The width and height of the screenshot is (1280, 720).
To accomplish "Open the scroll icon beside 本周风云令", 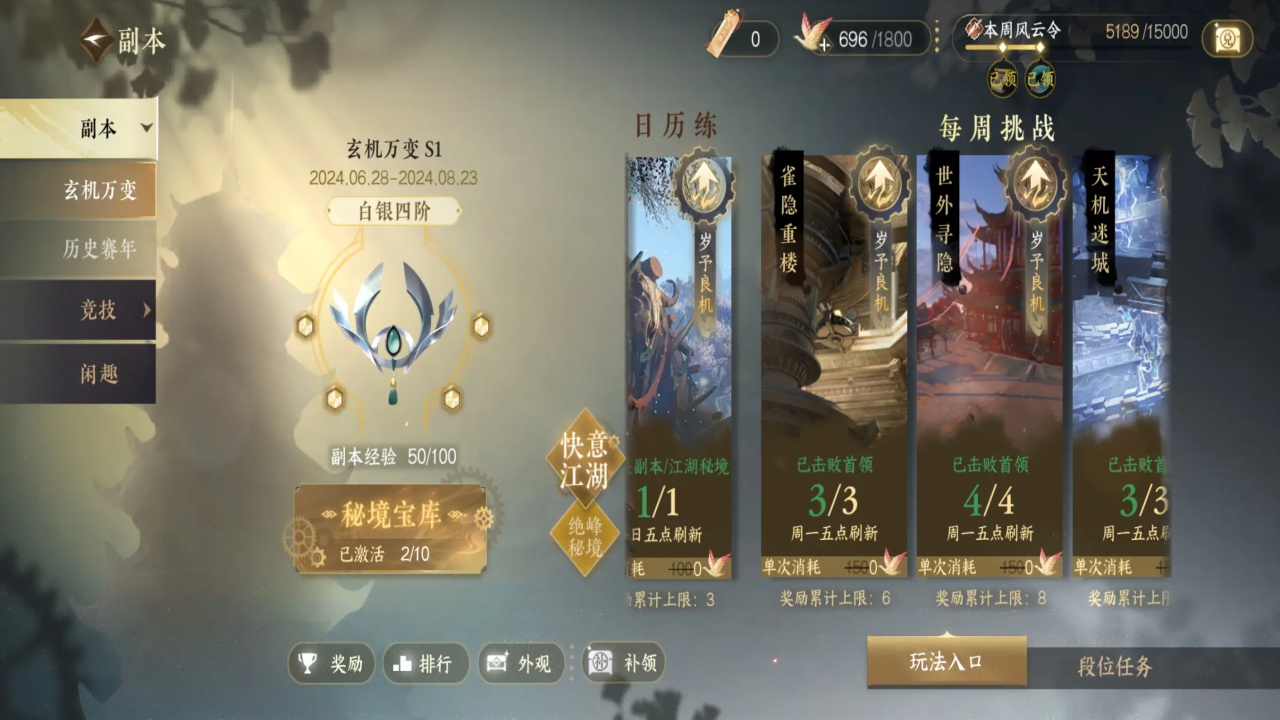I will (1227, 38).
